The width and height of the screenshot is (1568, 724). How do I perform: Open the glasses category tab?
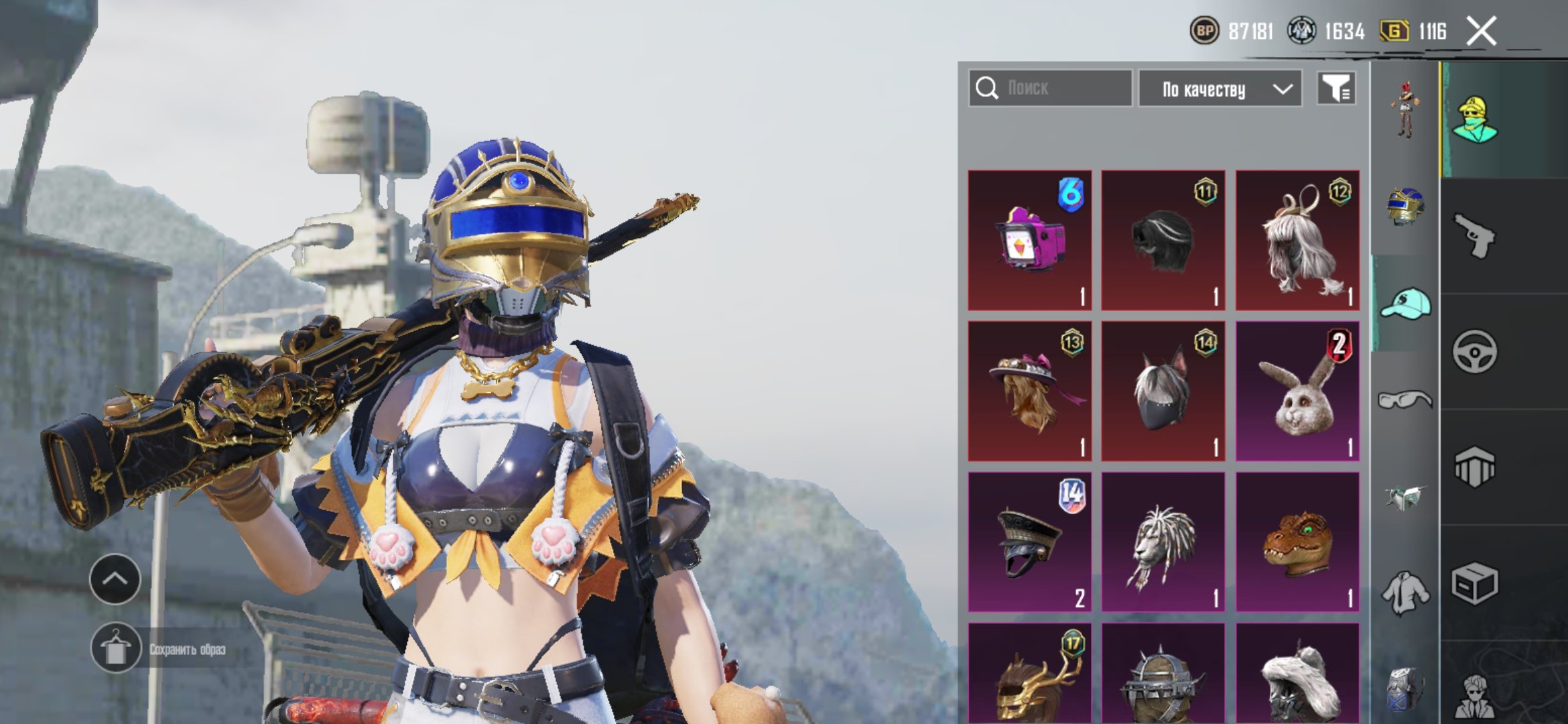coord(1405,400)
